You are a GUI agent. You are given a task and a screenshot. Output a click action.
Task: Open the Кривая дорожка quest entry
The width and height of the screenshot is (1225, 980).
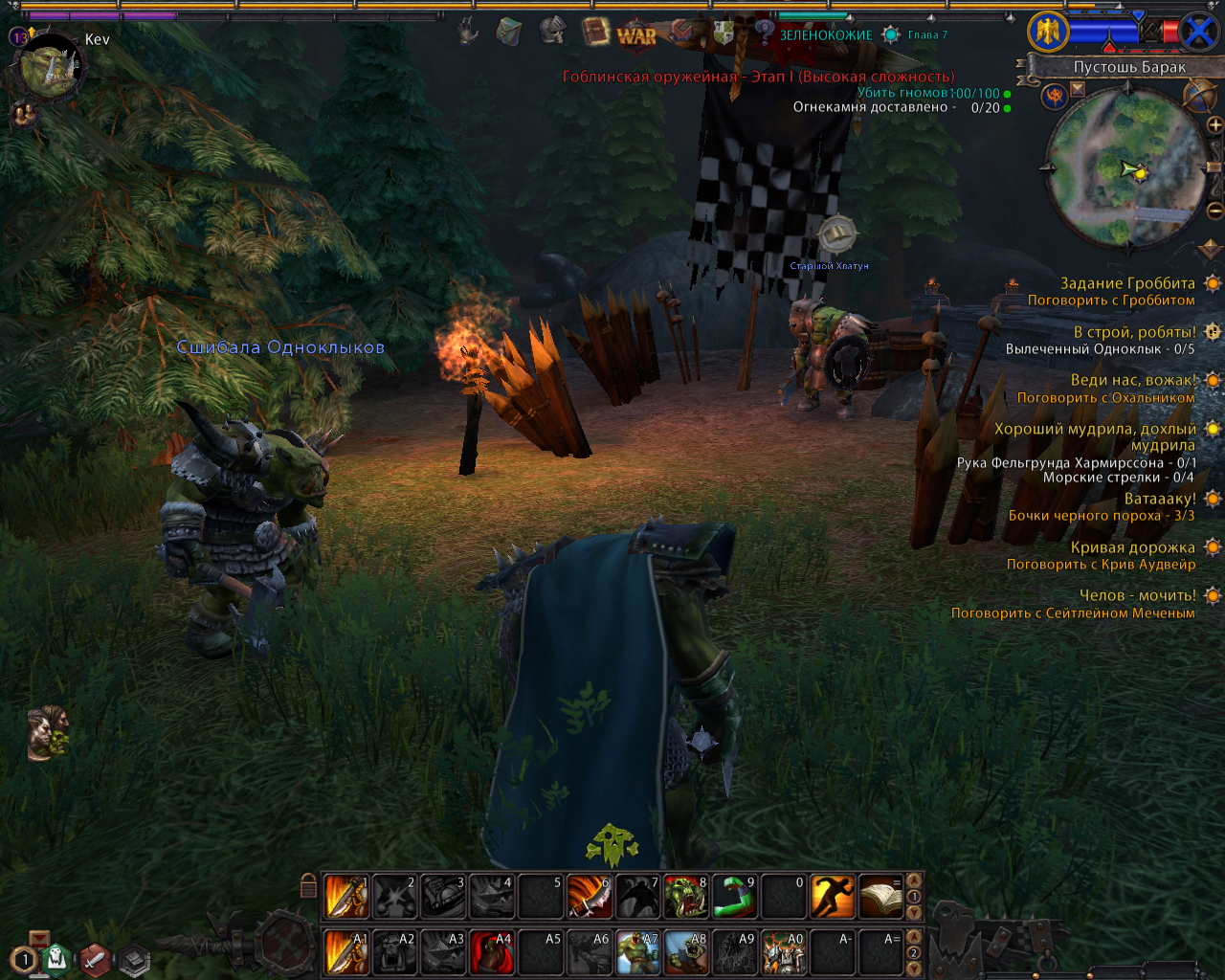(x=1132, y=547)
